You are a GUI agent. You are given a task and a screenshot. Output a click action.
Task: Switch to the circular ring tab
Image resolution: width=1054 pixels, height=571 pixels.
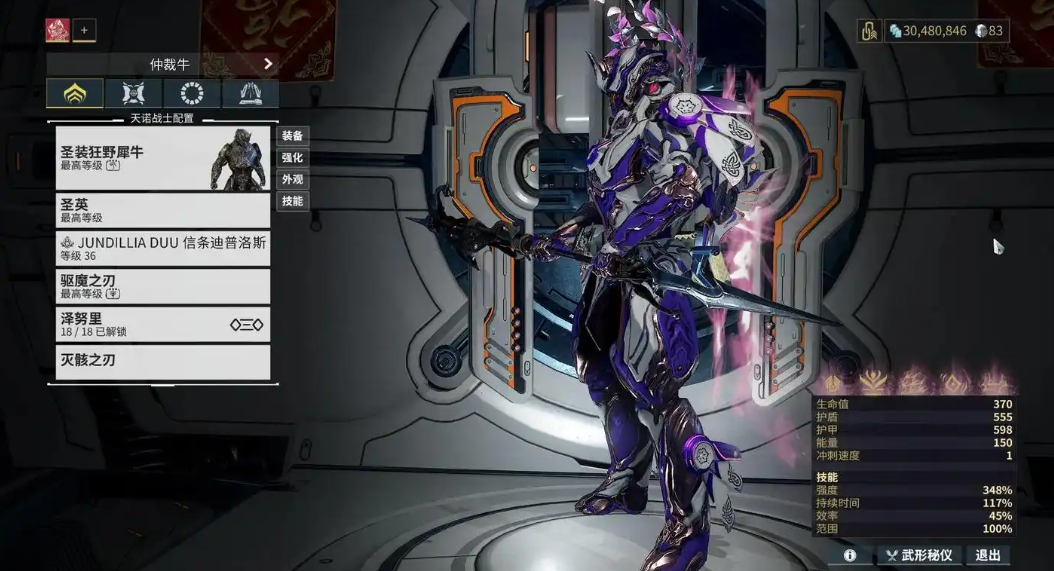click(192, 94)
